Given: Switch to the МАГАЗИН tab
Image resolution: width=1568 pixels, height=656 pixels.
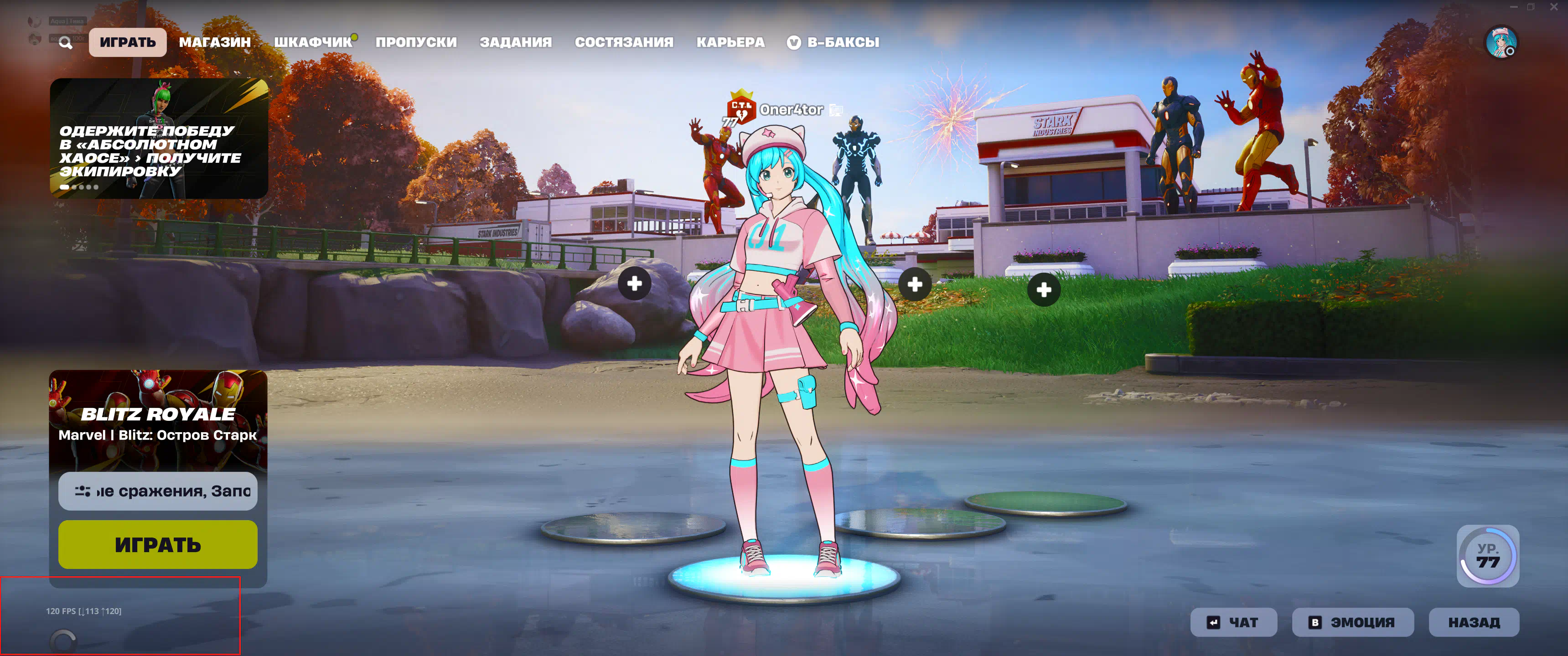Looking at the screenshot, I should pos(215,42).
